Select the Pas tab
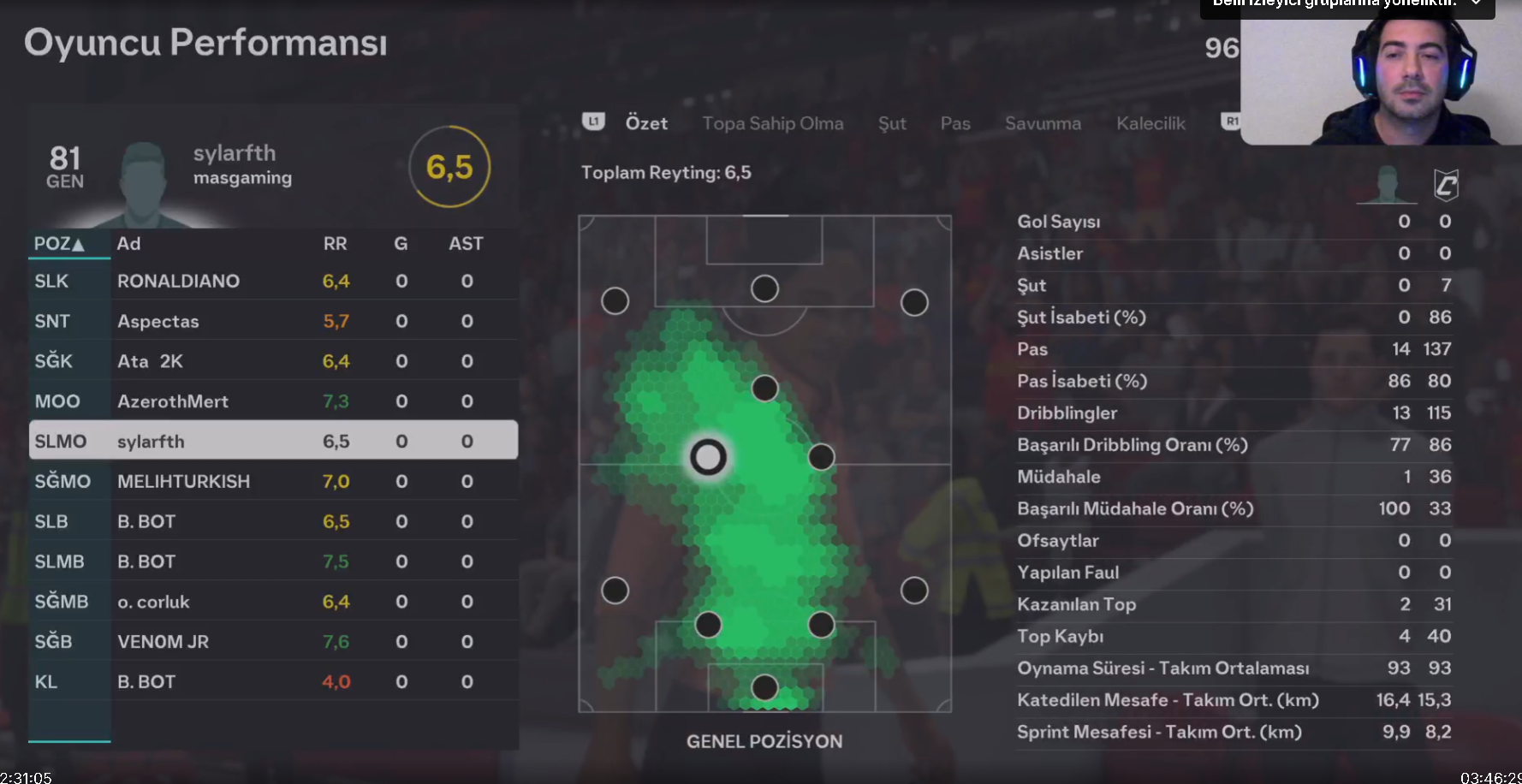1522x784 pixels. [954, 123]
